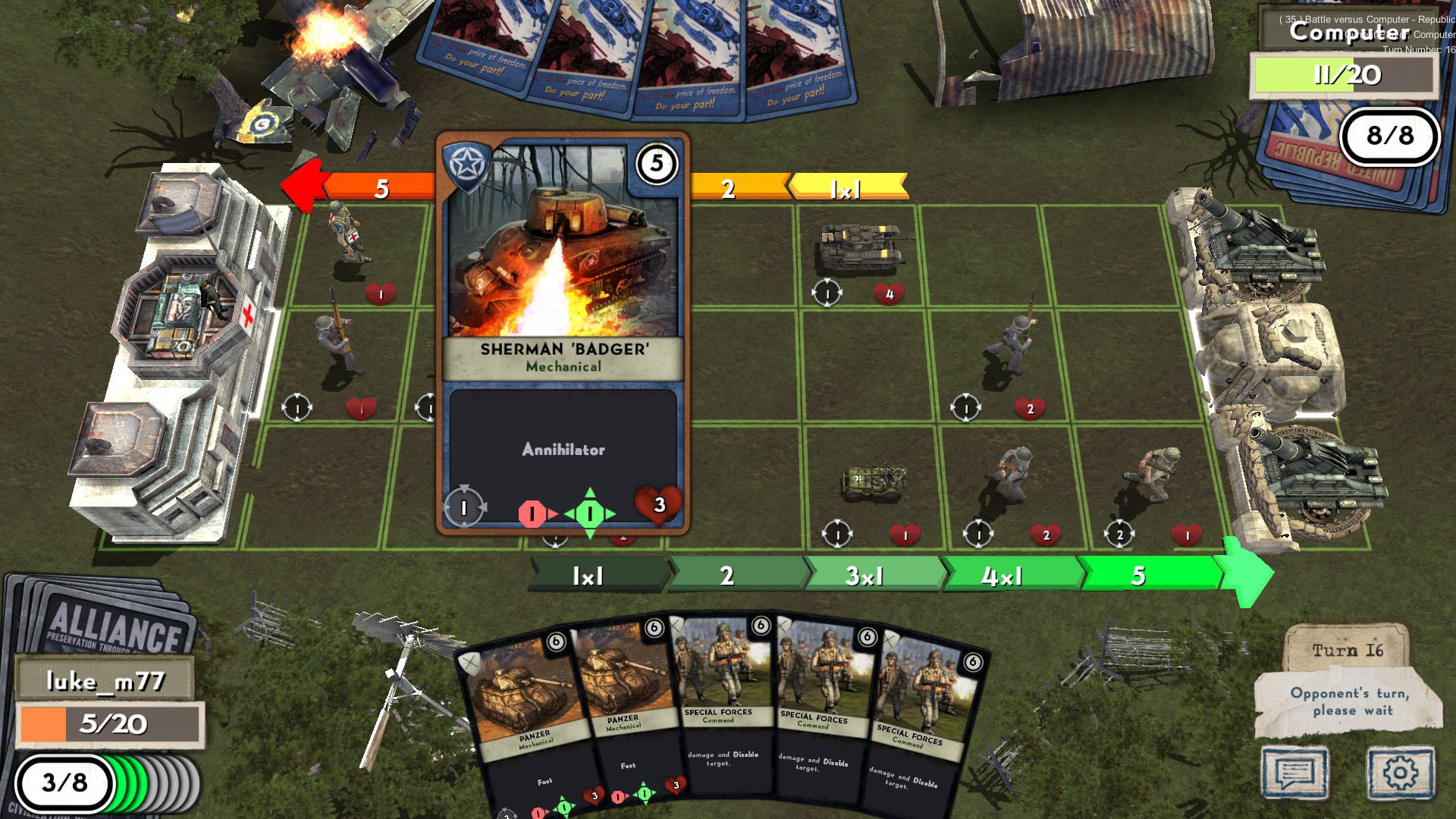Click the heart marker showing 4 health
This screenshot has height=819, width=1456.
pyautogui.click(x=887, y=293)
